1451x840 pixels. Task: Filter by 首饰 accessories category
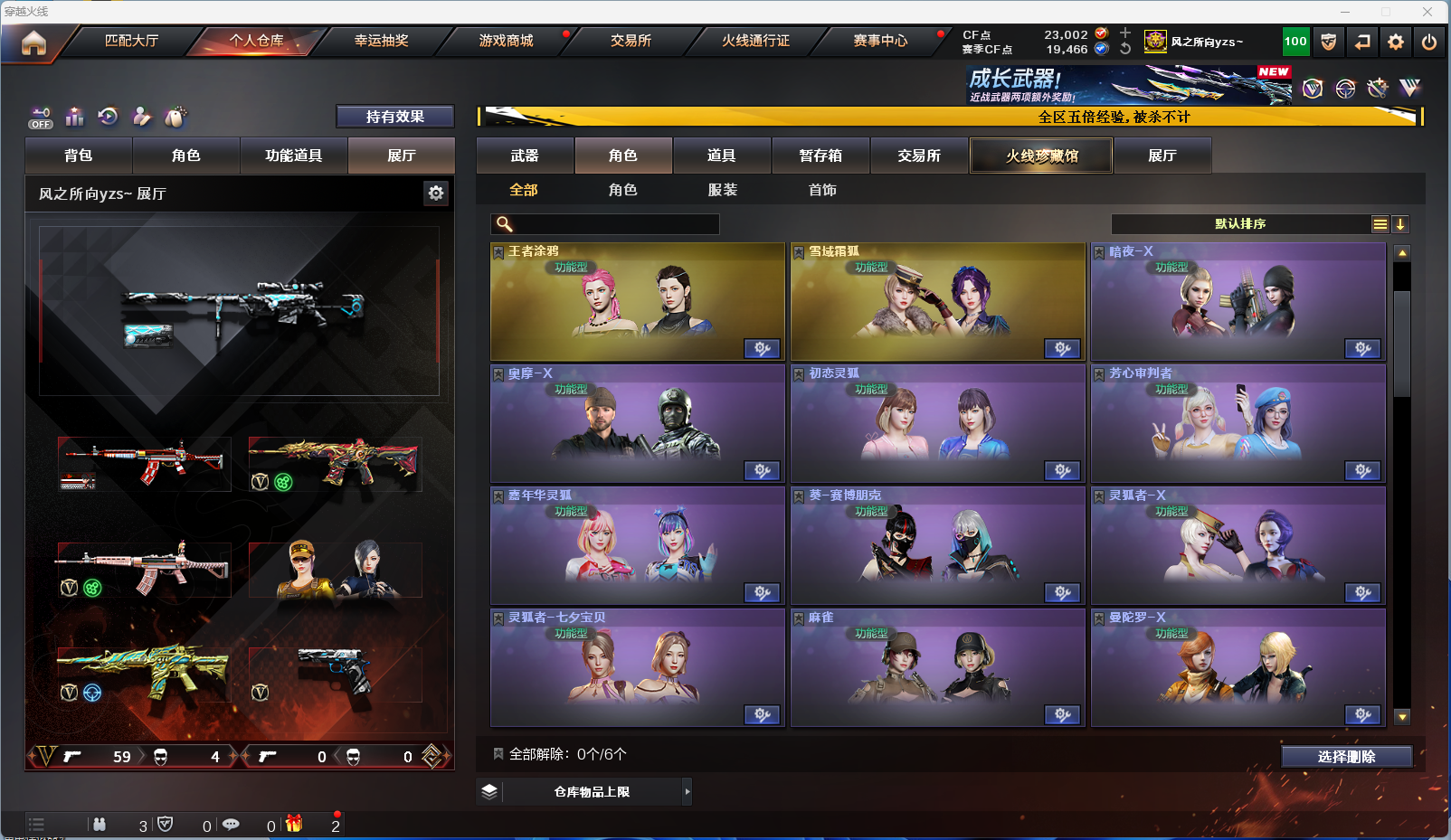tap(822, 190)
